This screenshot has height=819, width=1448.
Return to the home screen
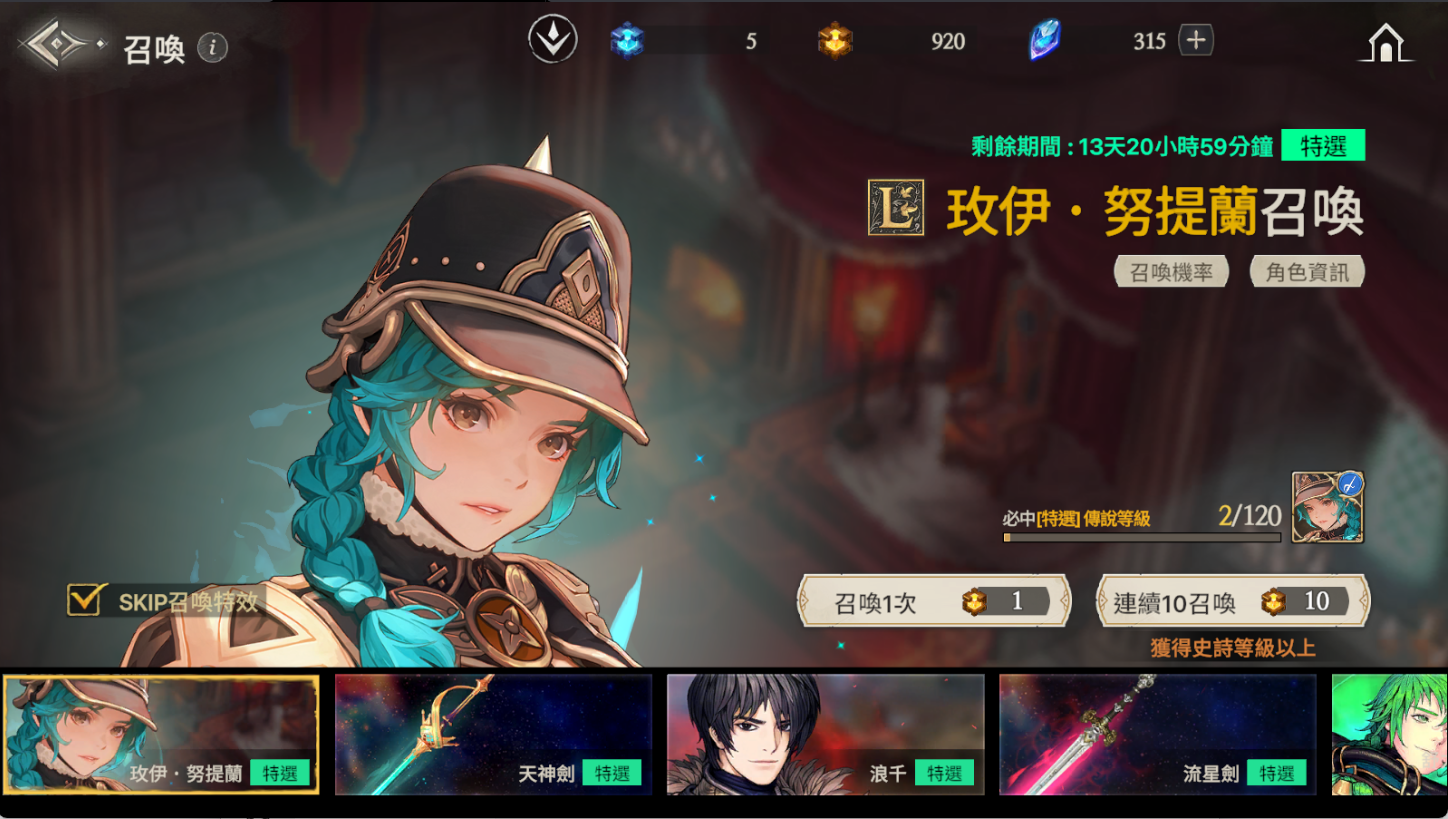pos(1387,43)
